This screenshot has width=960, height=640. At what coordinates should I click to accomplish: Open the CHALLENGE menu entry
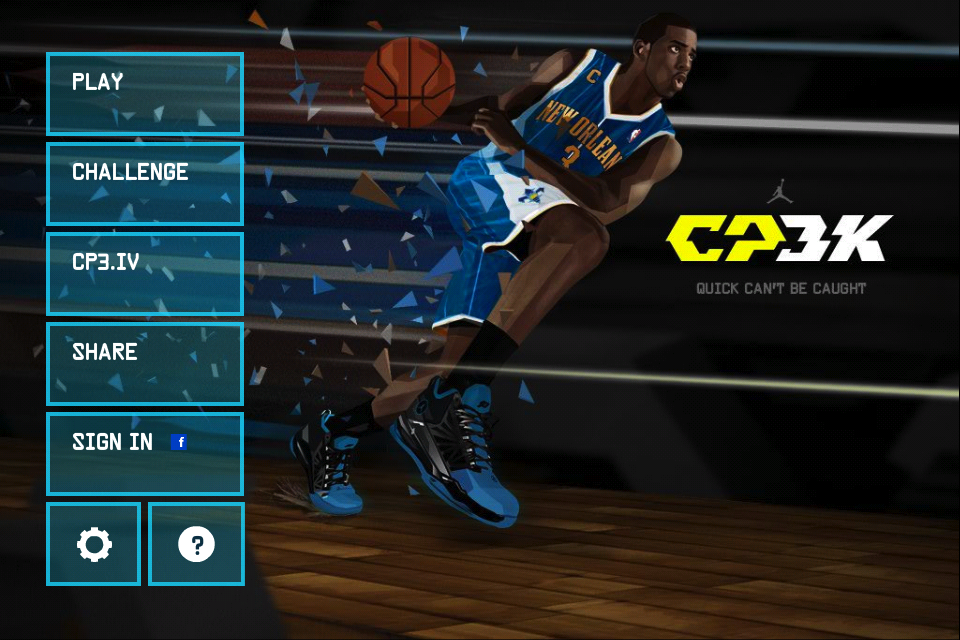145,184
